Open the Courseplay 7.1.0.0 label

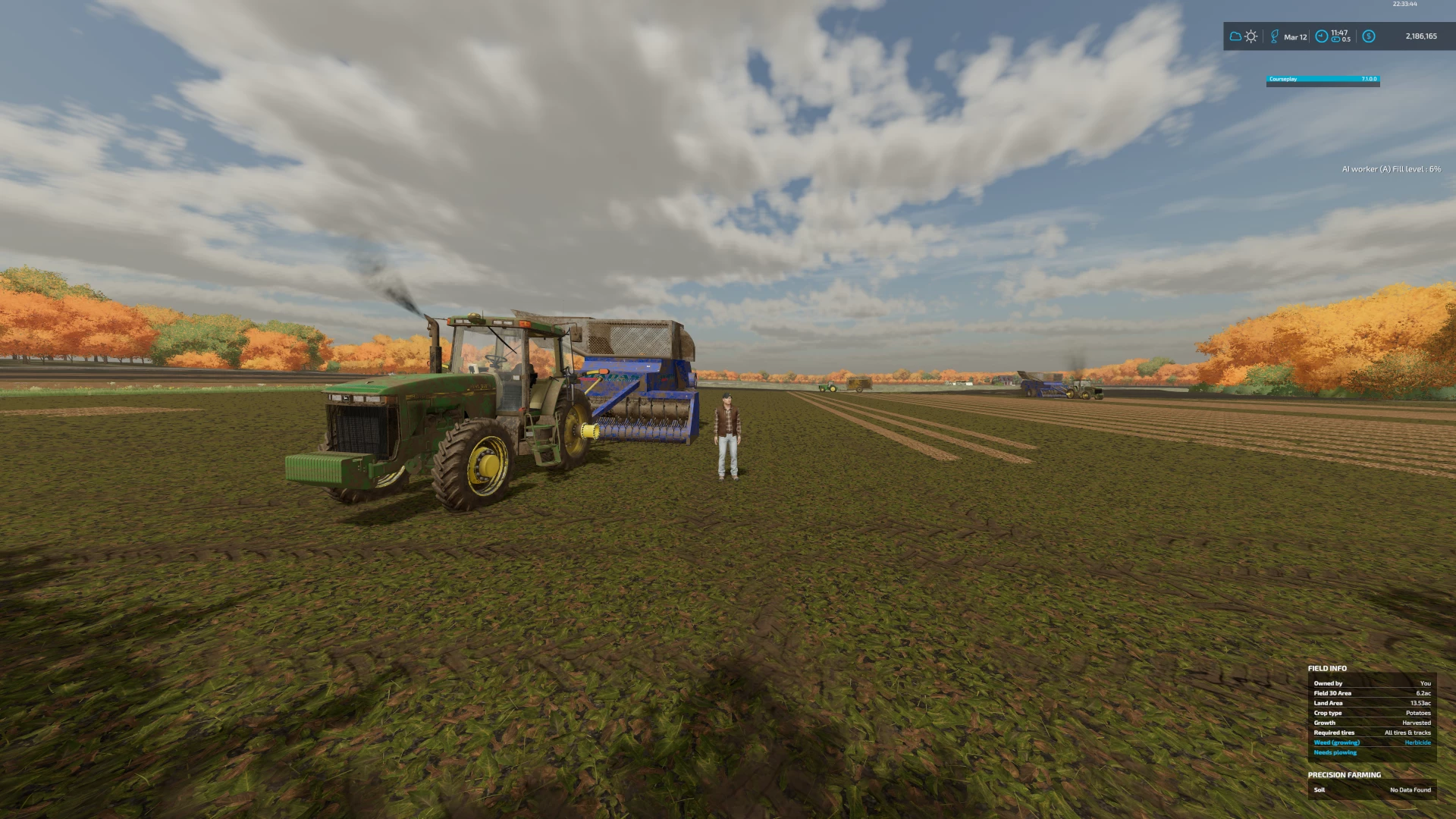click(1369, 78)
